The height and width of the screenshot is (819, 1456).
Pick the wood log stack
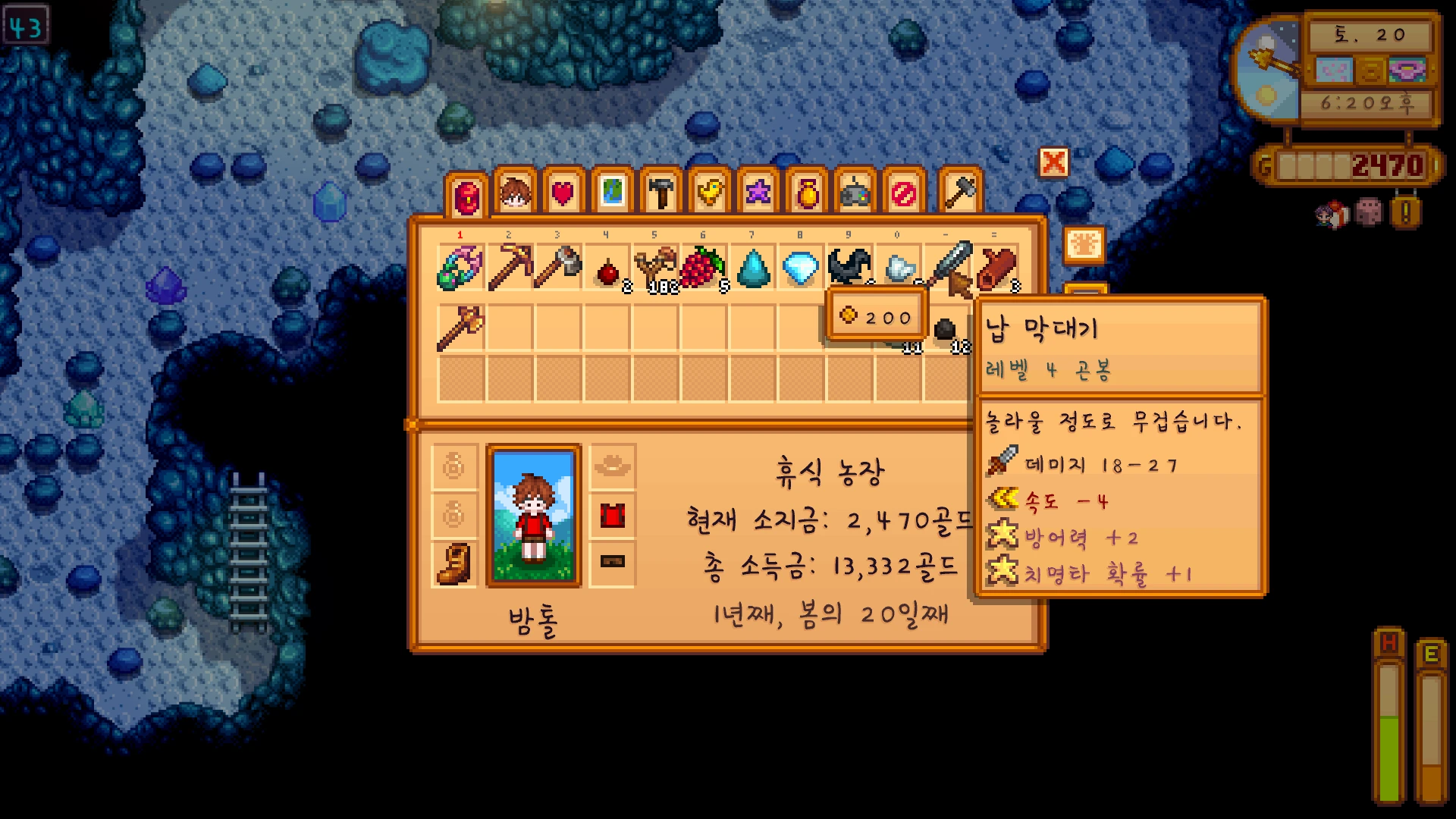click(x=995, y=267)
